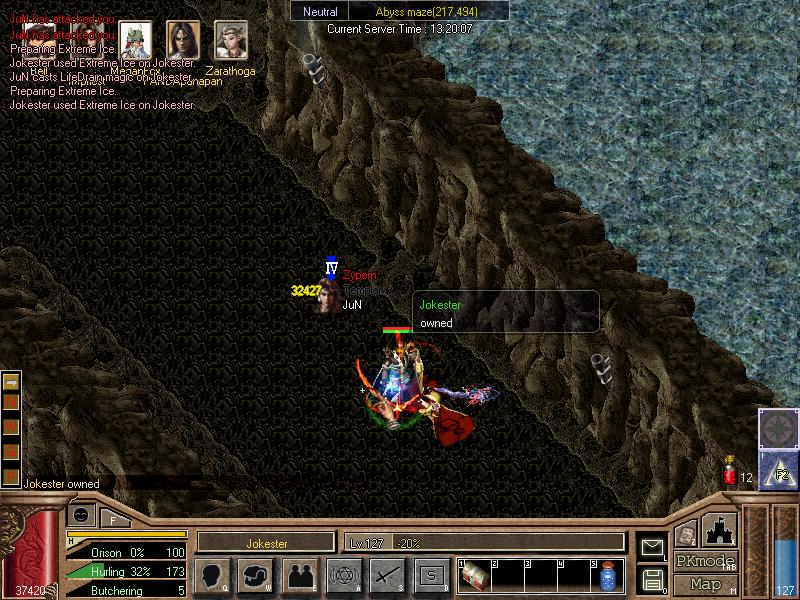
Task: Open the sword combat skills button
Action: point(387,576)
